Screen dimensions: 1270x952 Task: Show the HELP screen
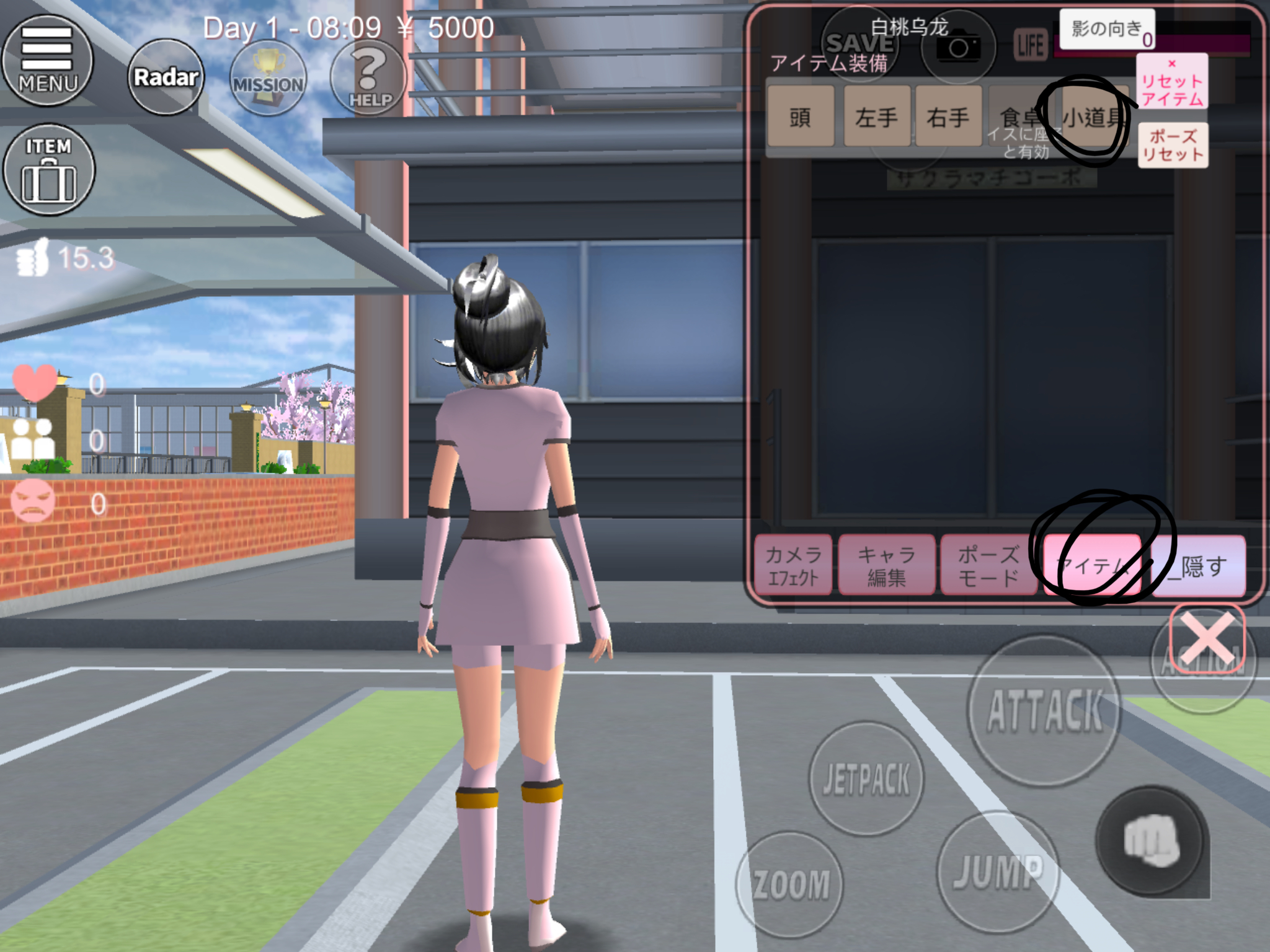click(368, 78)
